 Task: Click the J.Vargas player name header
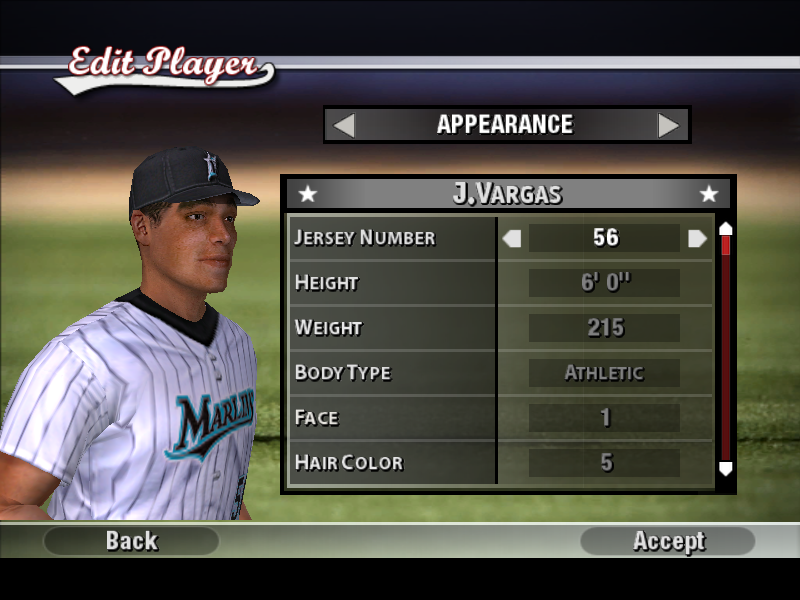pos(507,193)
